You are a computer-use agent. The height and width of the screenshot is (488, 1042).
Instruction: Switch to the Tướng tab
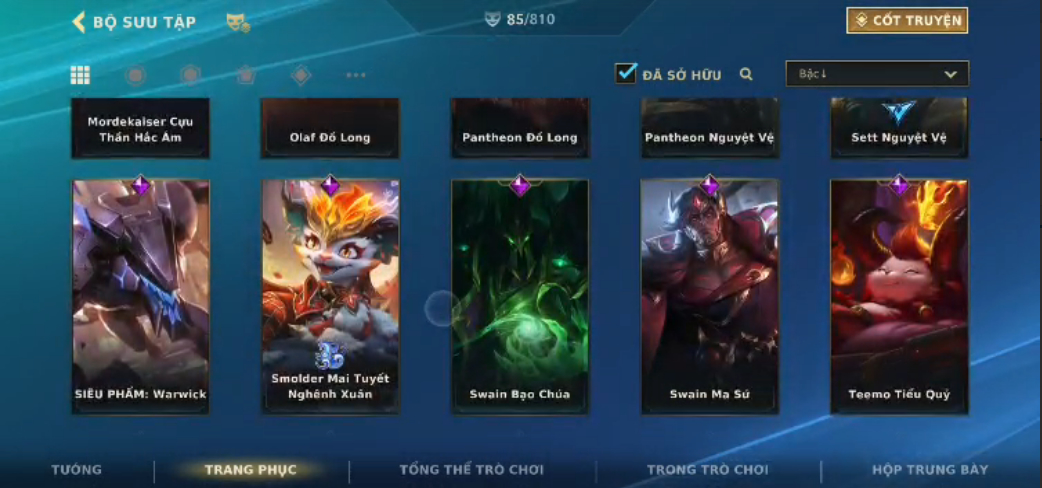(77, 470)
